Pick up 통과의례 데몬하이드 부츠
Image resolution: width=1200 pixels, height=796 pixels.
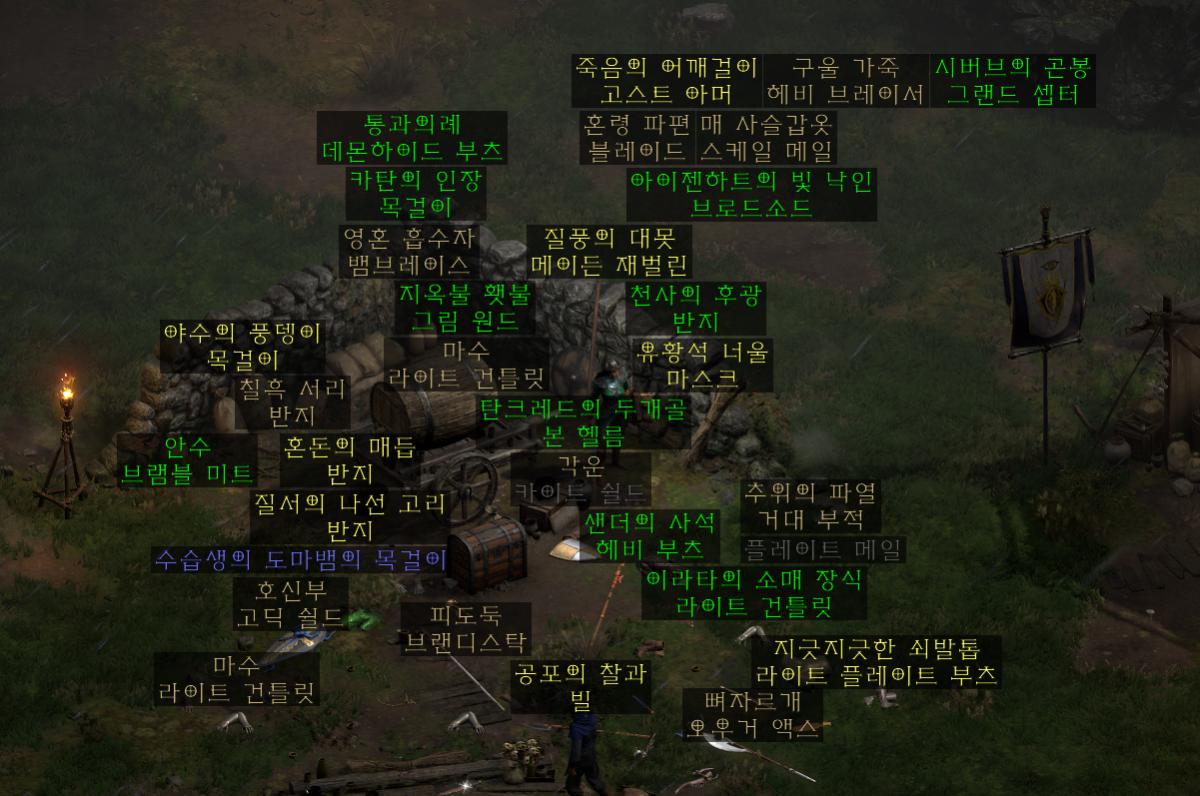[x=412, y=138]
